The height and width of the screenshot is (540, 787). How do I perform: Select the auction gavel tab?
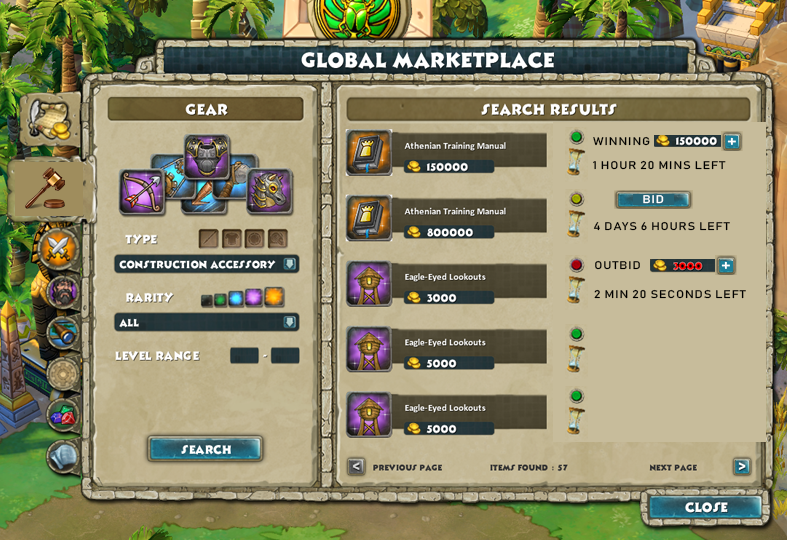pos(49,187)
